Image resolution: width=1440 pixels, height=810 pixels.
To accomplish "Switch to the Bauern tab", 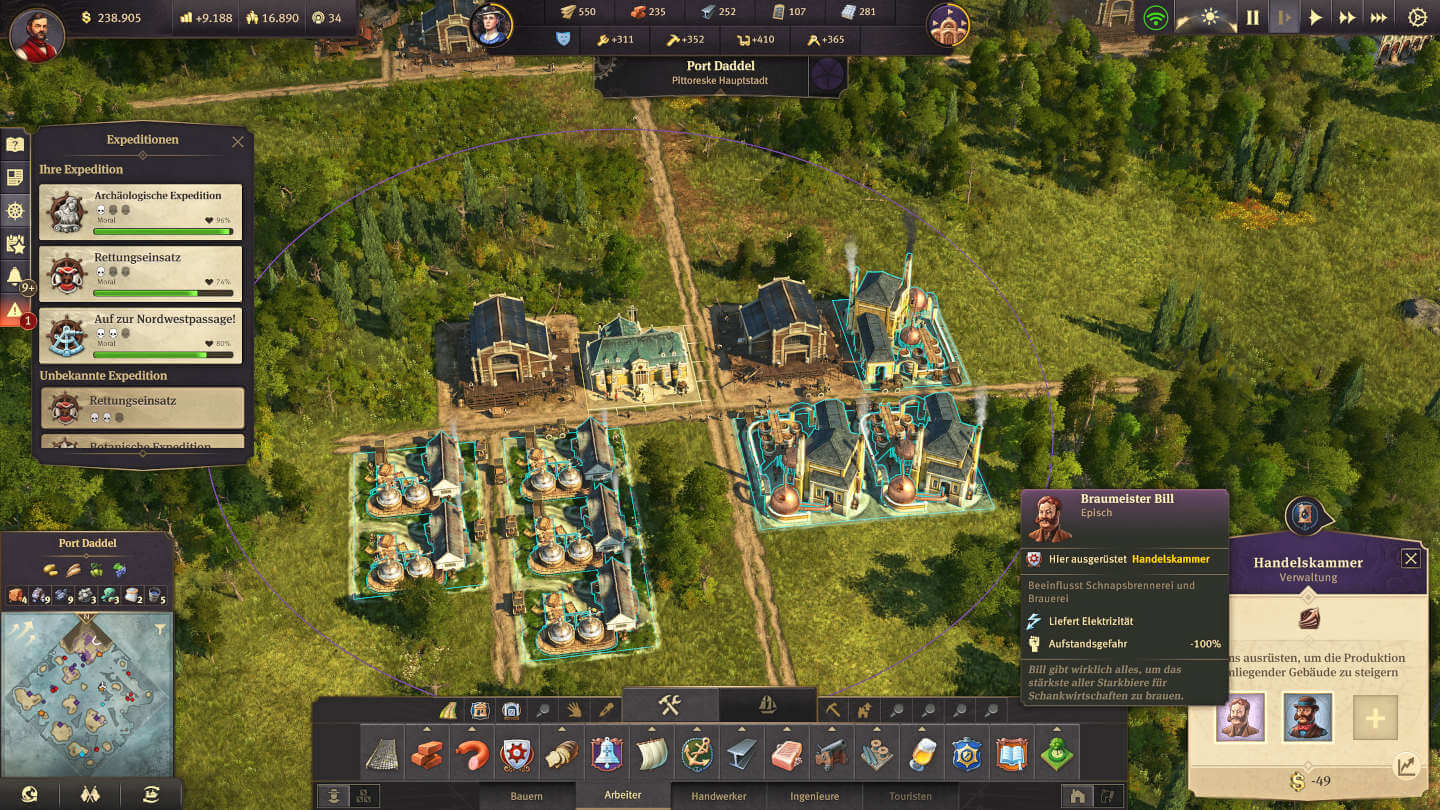I will tap(526, 797).
